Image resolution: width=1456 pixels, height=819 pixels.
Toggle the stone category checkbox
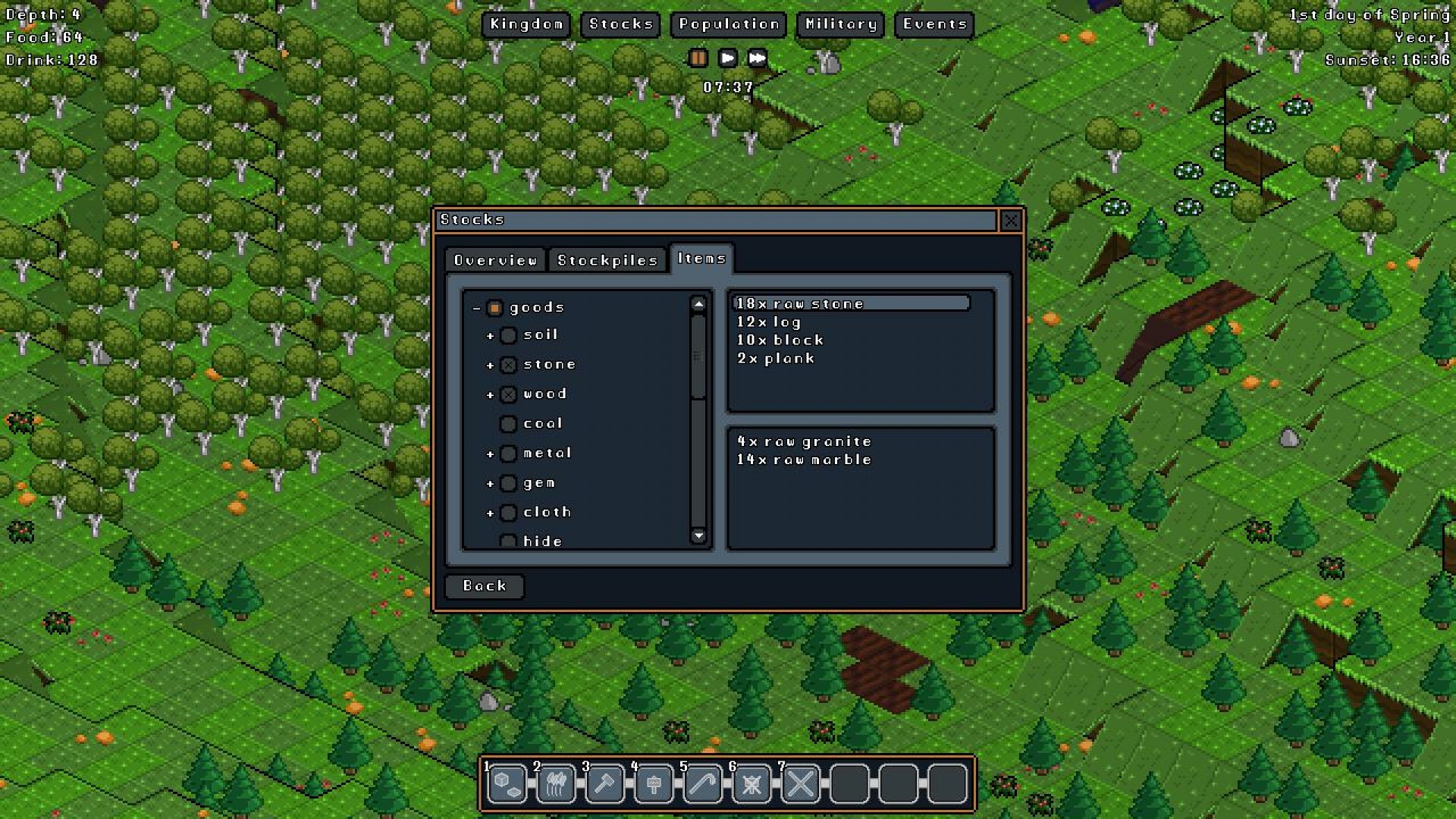[508, 364]
